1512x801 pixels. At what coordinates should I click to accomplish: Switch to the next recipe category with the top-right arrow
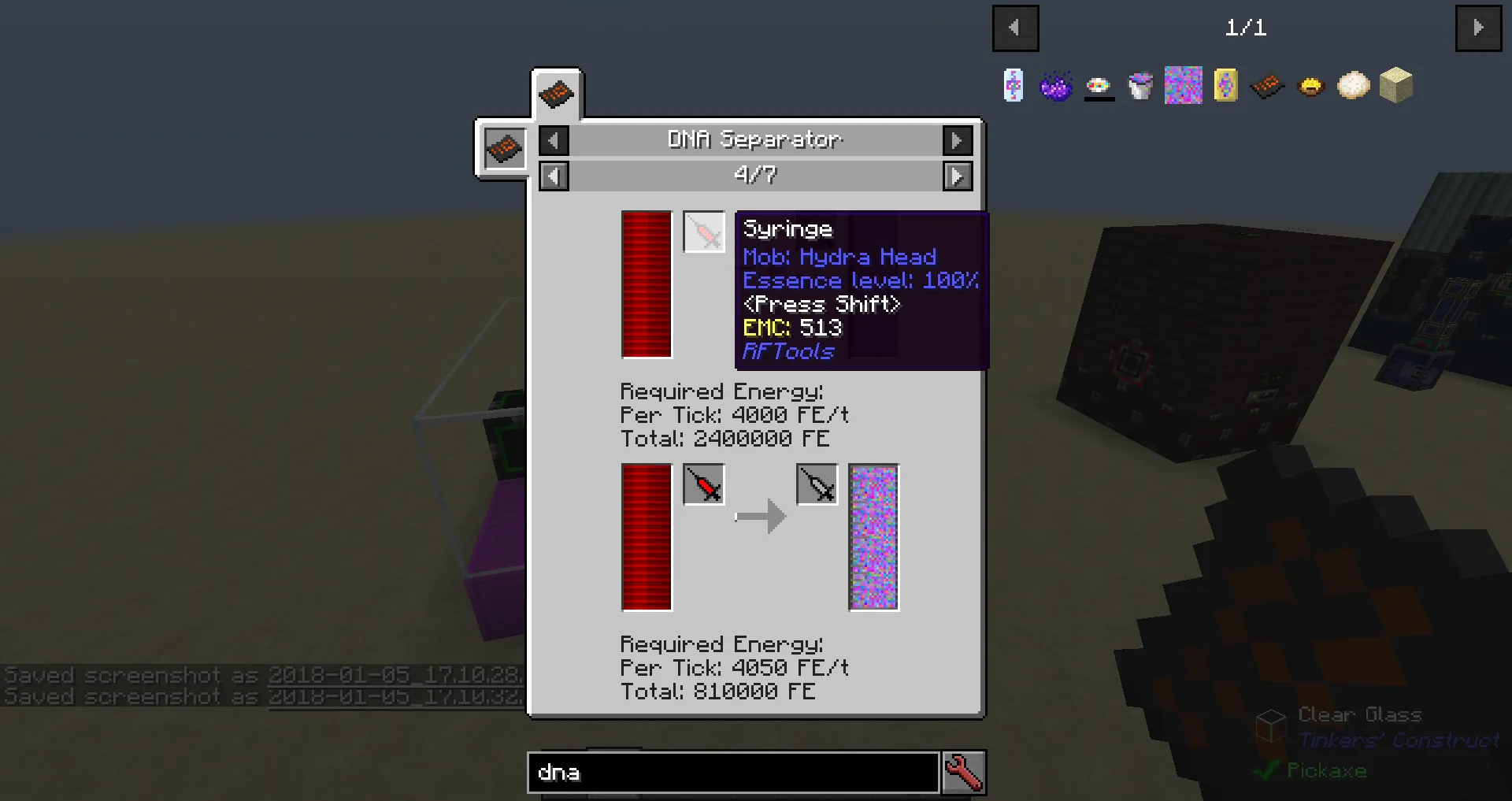point(958,140)
